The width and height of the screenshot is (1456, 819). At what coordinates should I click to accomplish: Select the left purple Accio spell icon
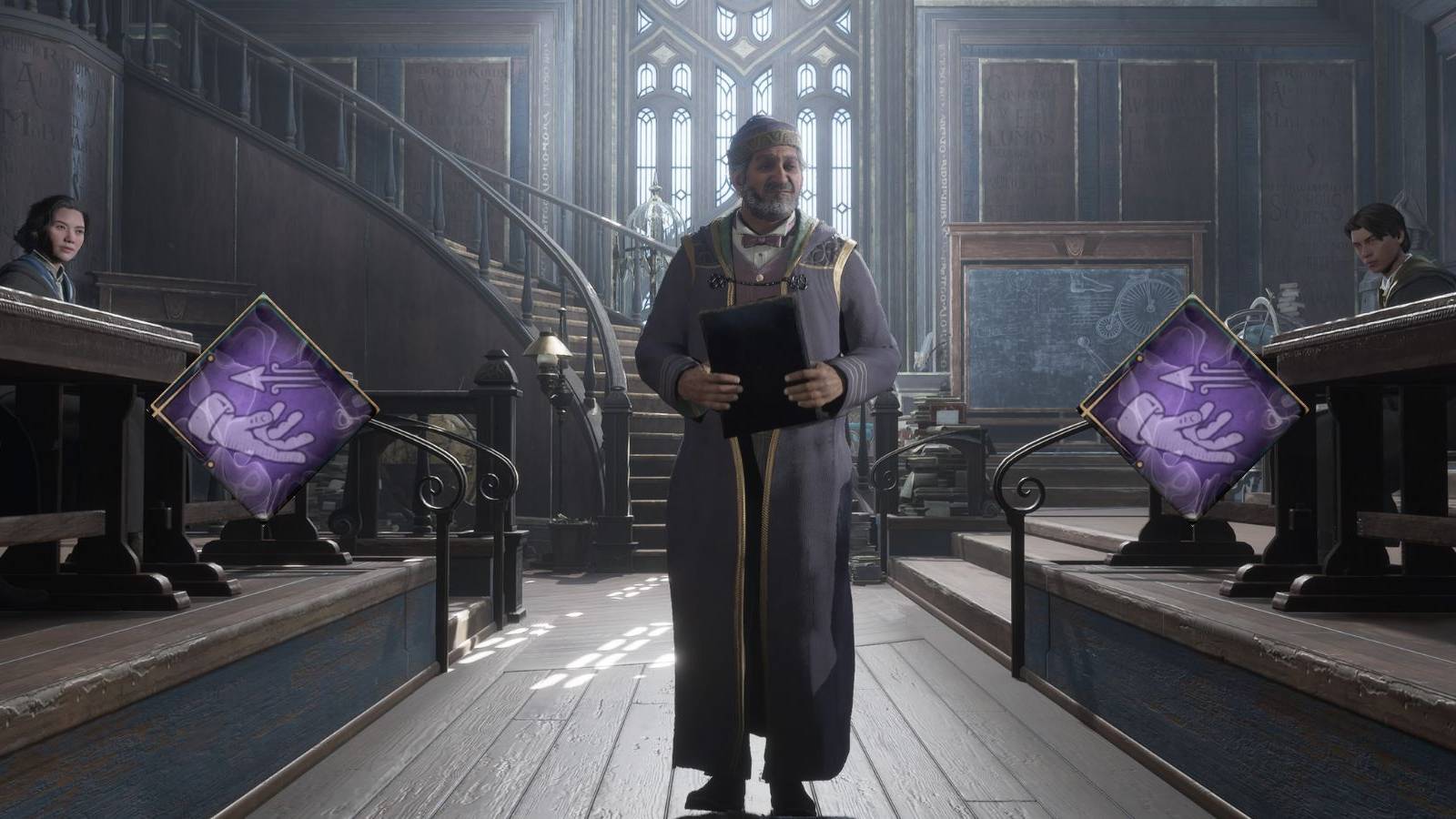(x=264, y=409)
